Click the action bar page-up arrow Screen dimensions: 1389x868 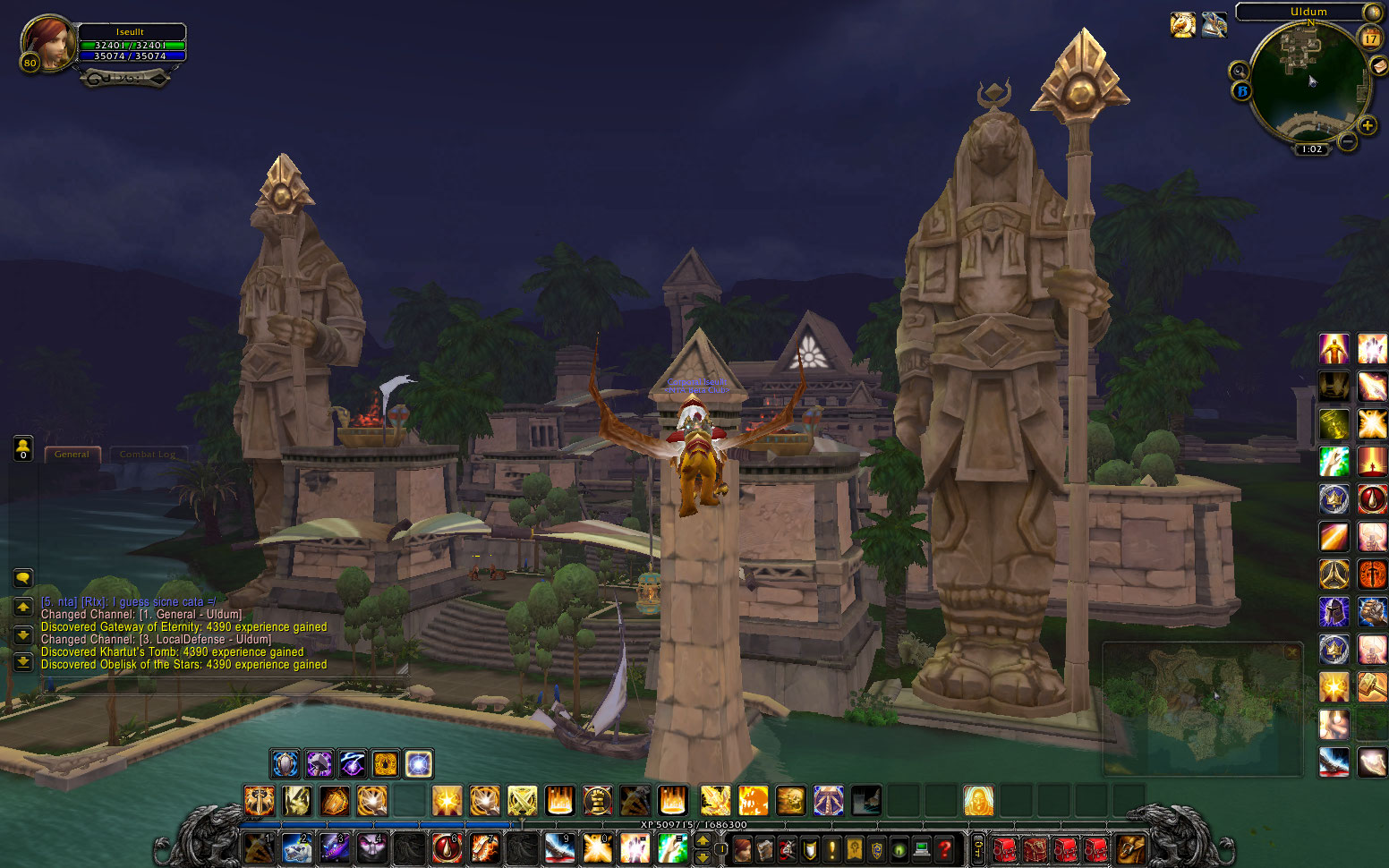pyautogui.click(x=702, y=841)
